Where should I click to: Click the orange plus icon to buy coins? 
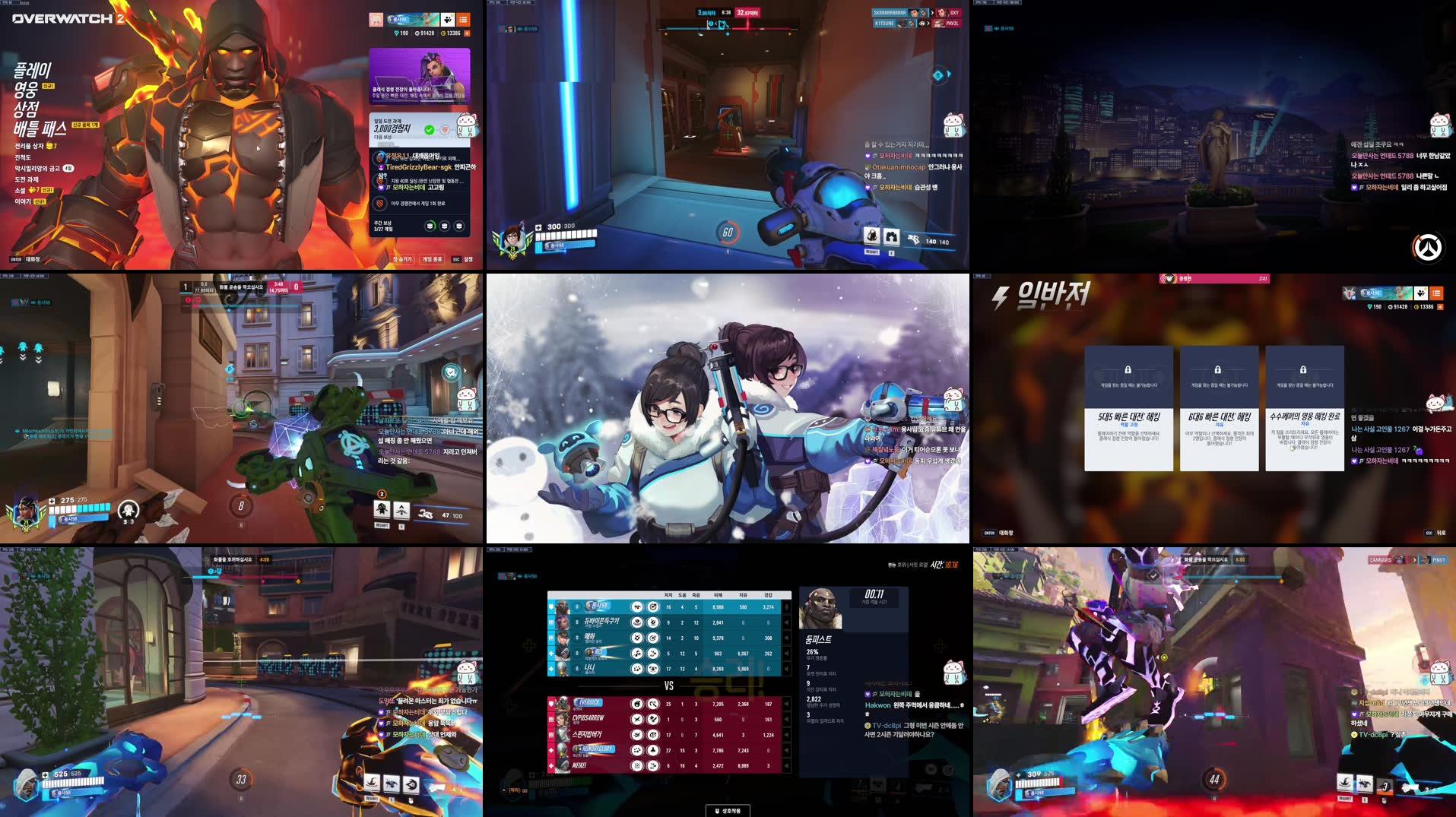click(x=465, y=33)
